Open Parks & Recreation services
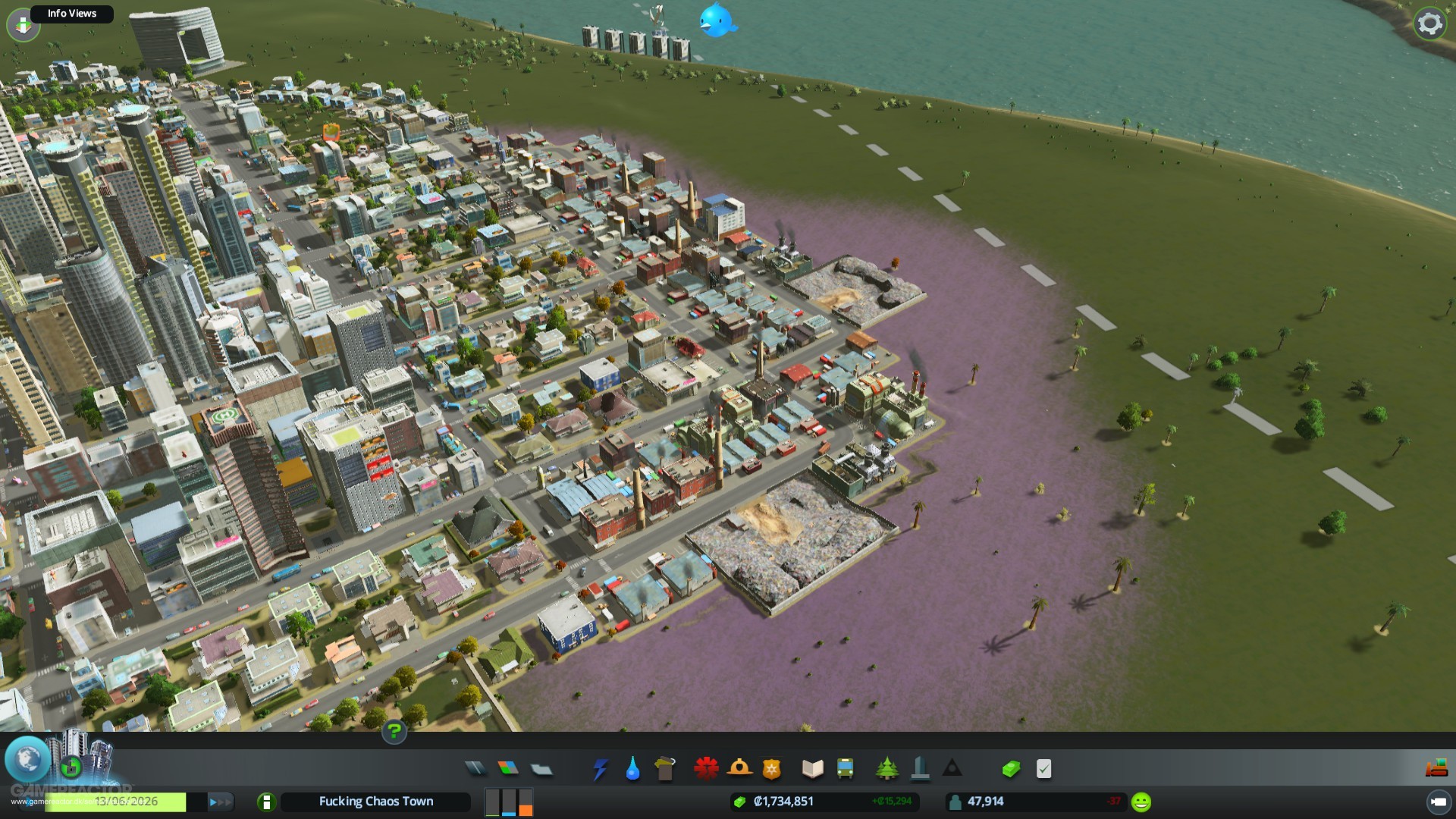This screenshot has width=1456, height=819. (887, 767)
